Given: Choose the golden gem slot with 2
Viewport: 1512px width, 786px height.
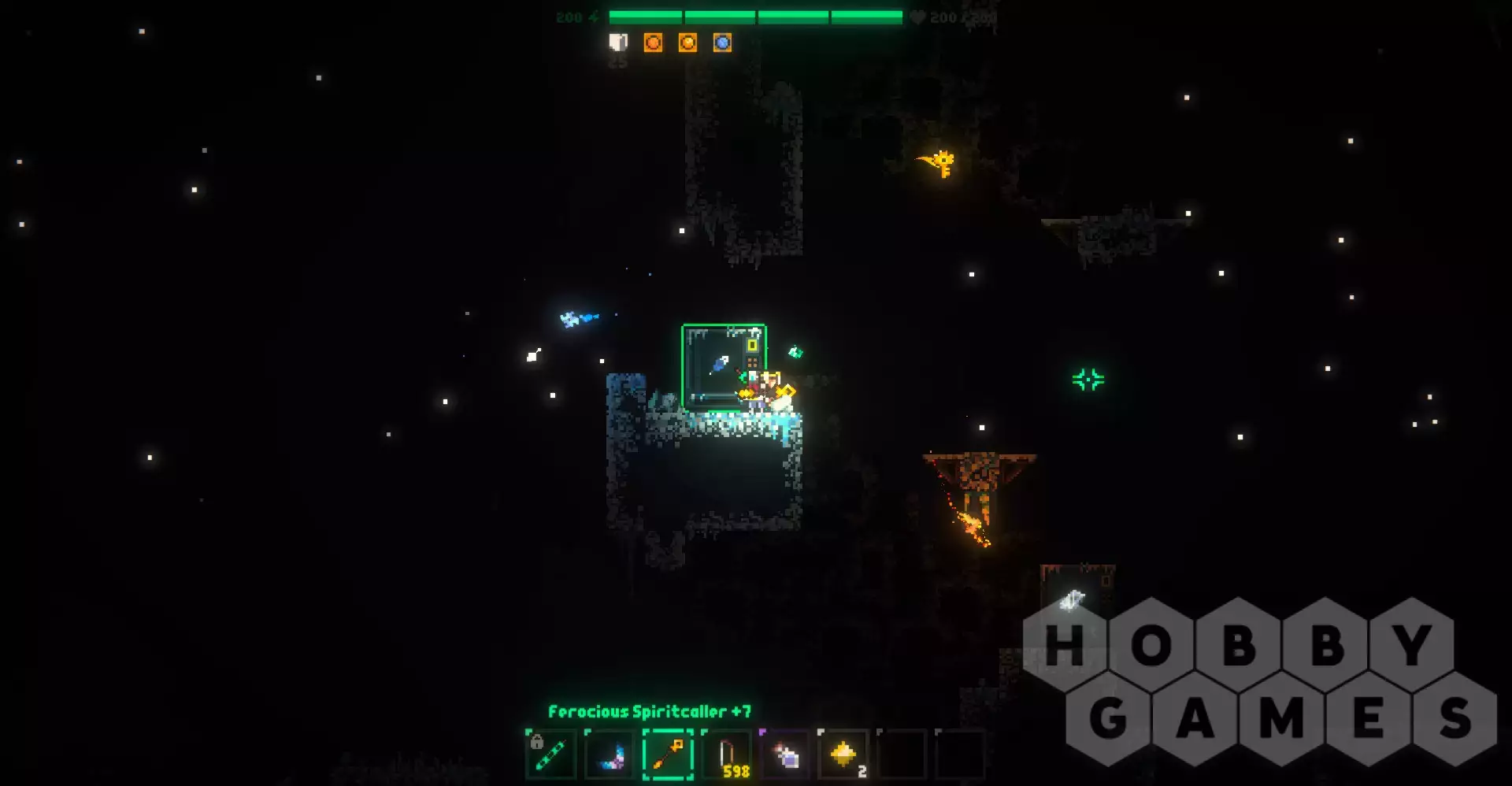Looking at the screenshot, I should 843,754.
